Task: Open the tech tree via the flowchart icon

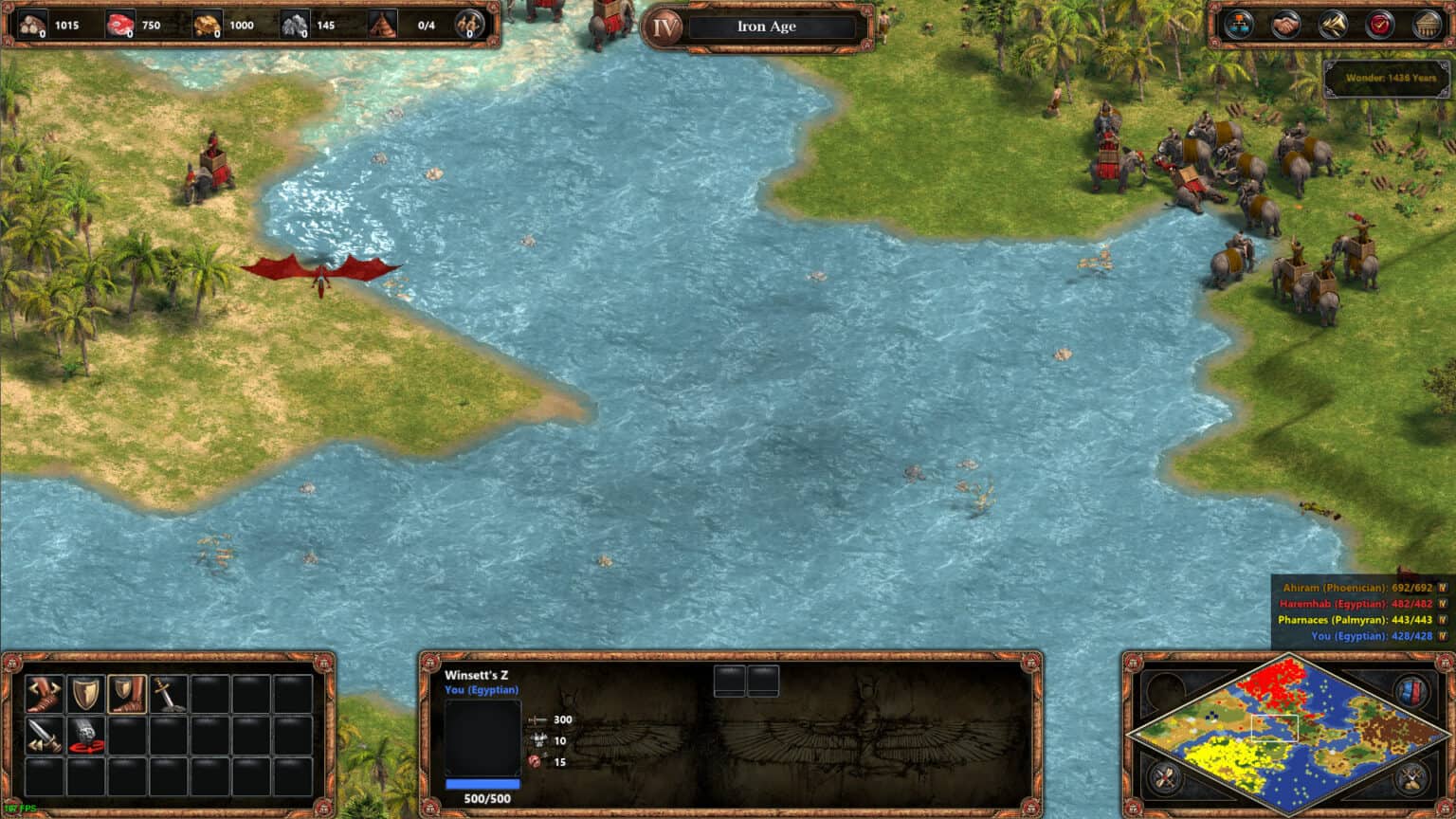Action: (1237, 23)
